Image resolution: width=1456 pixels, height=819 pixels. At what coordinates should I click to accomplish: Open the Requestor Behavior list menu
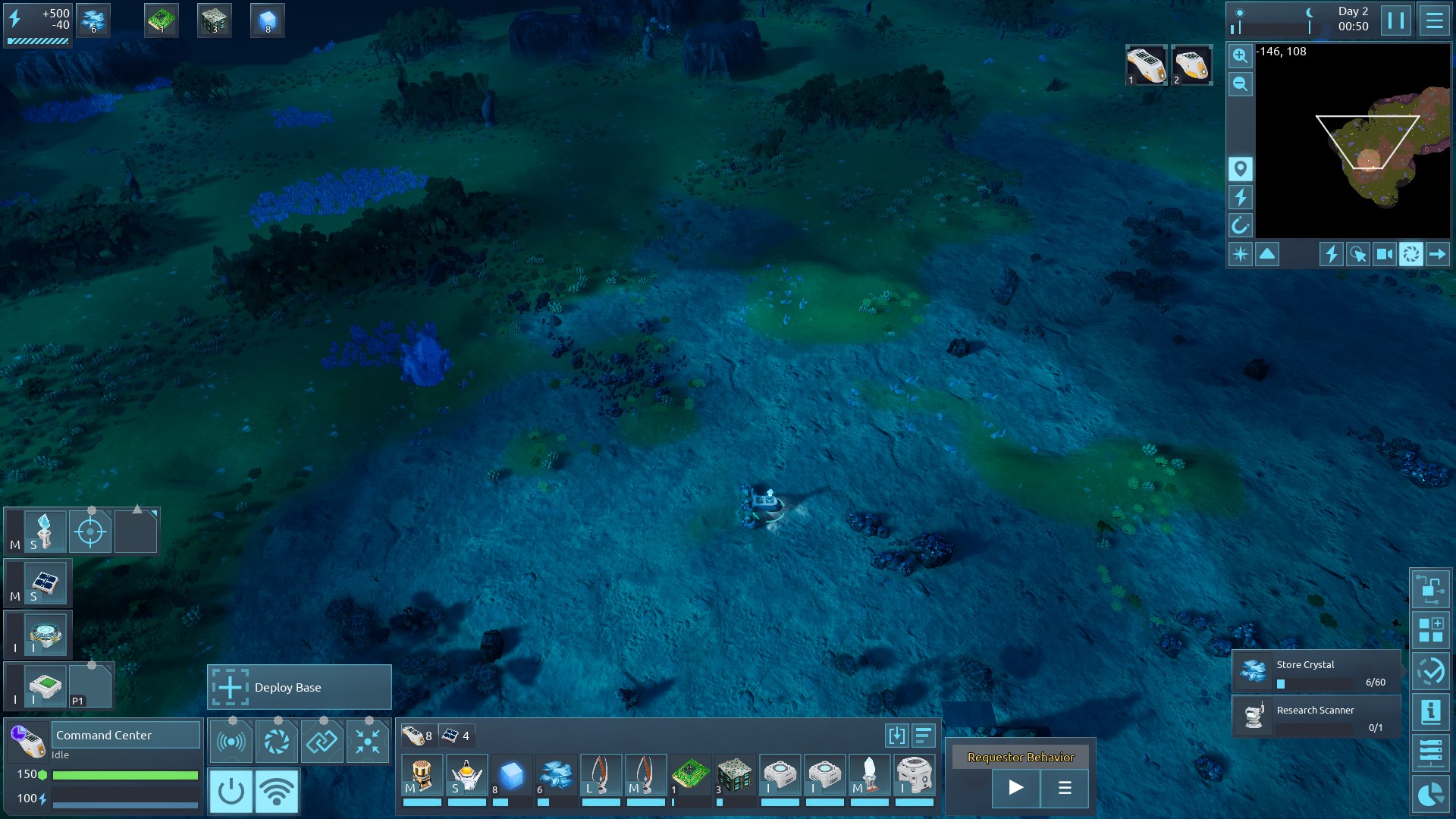pos(1065,788)
